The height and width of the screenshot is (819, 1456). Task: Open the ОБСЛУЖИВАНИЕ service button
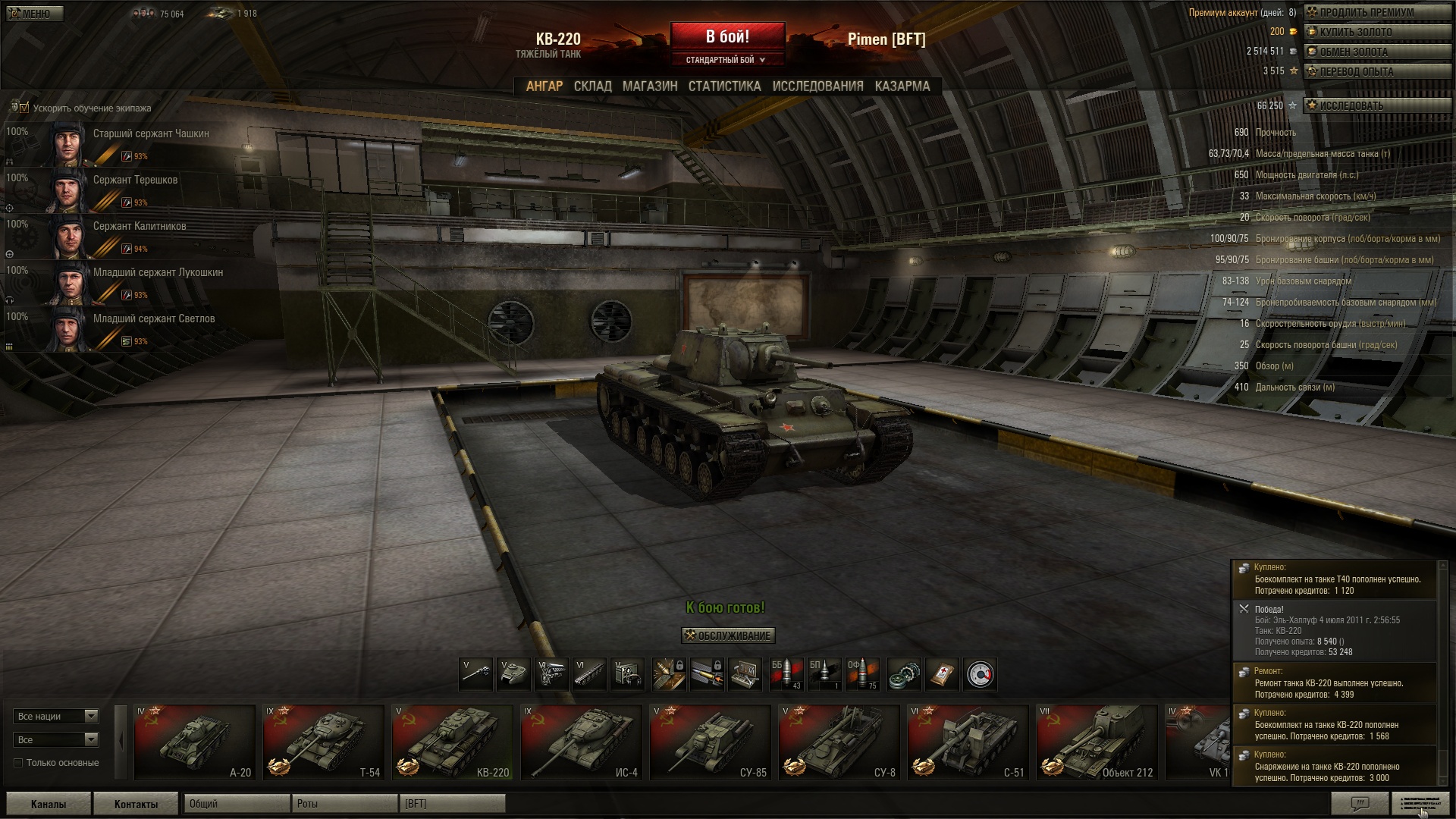[x=728, y=635]
